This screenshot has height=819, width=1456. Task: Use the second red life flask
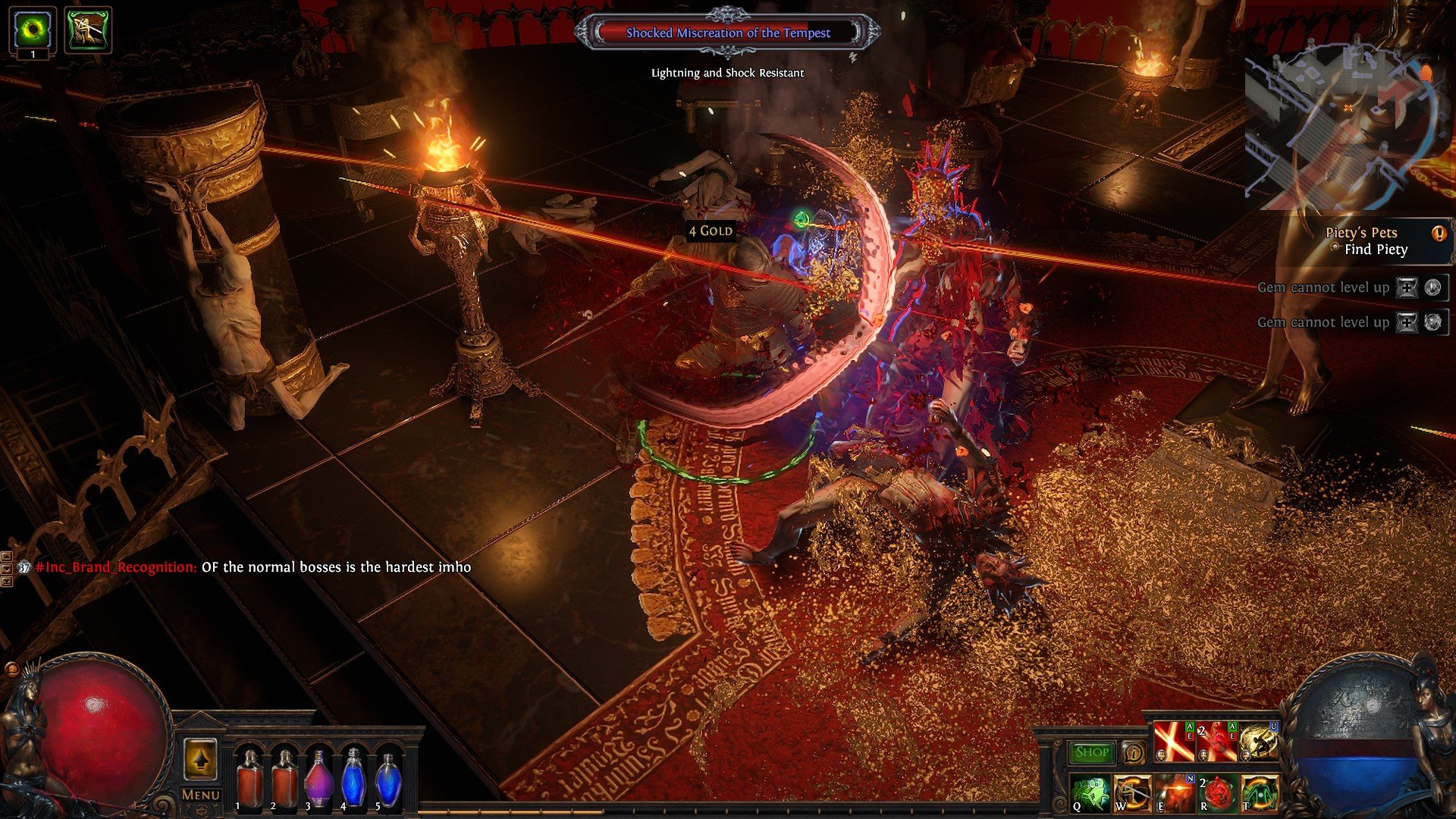[284, 778]
